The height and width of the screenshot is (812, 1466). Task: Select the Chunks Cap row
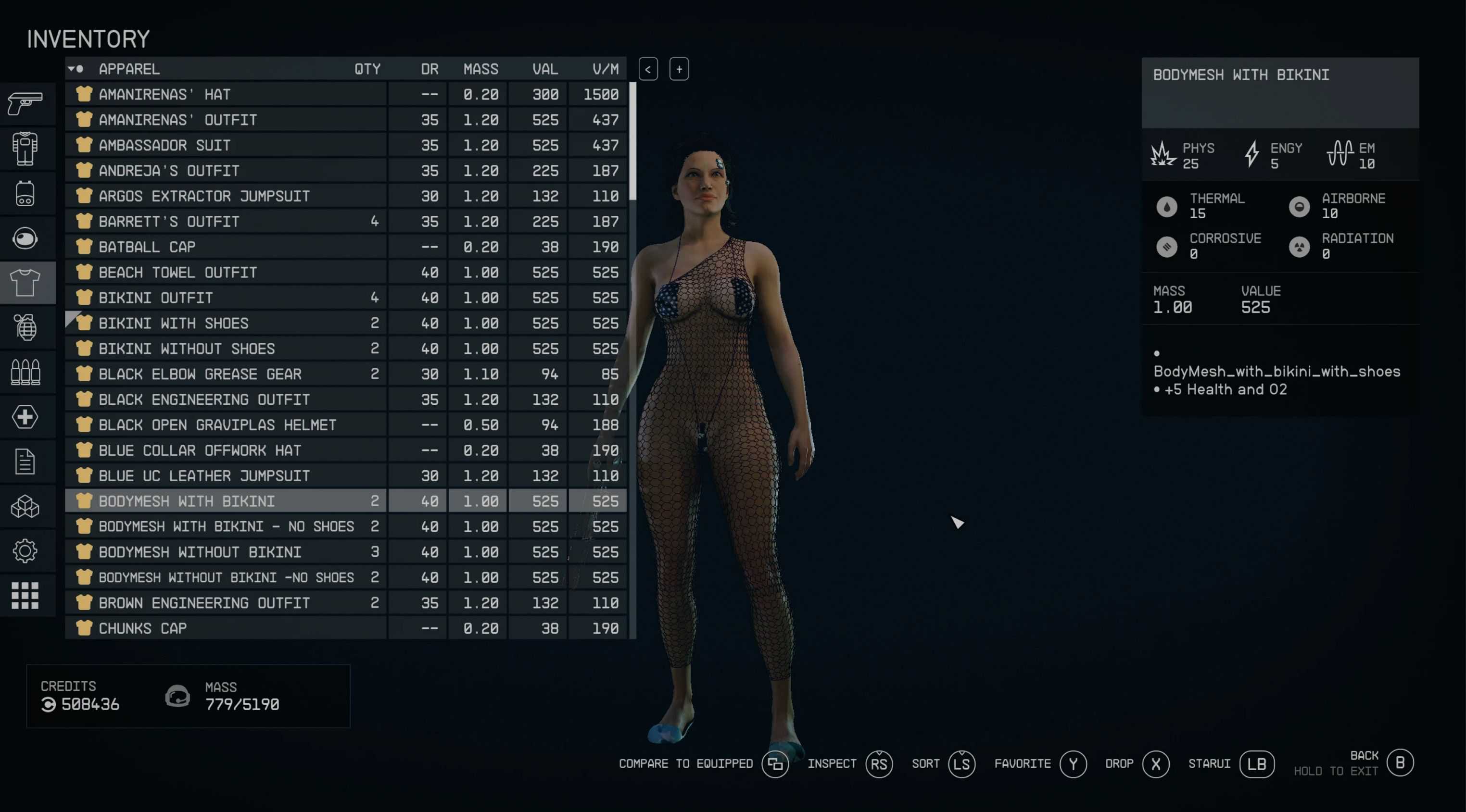227,628
